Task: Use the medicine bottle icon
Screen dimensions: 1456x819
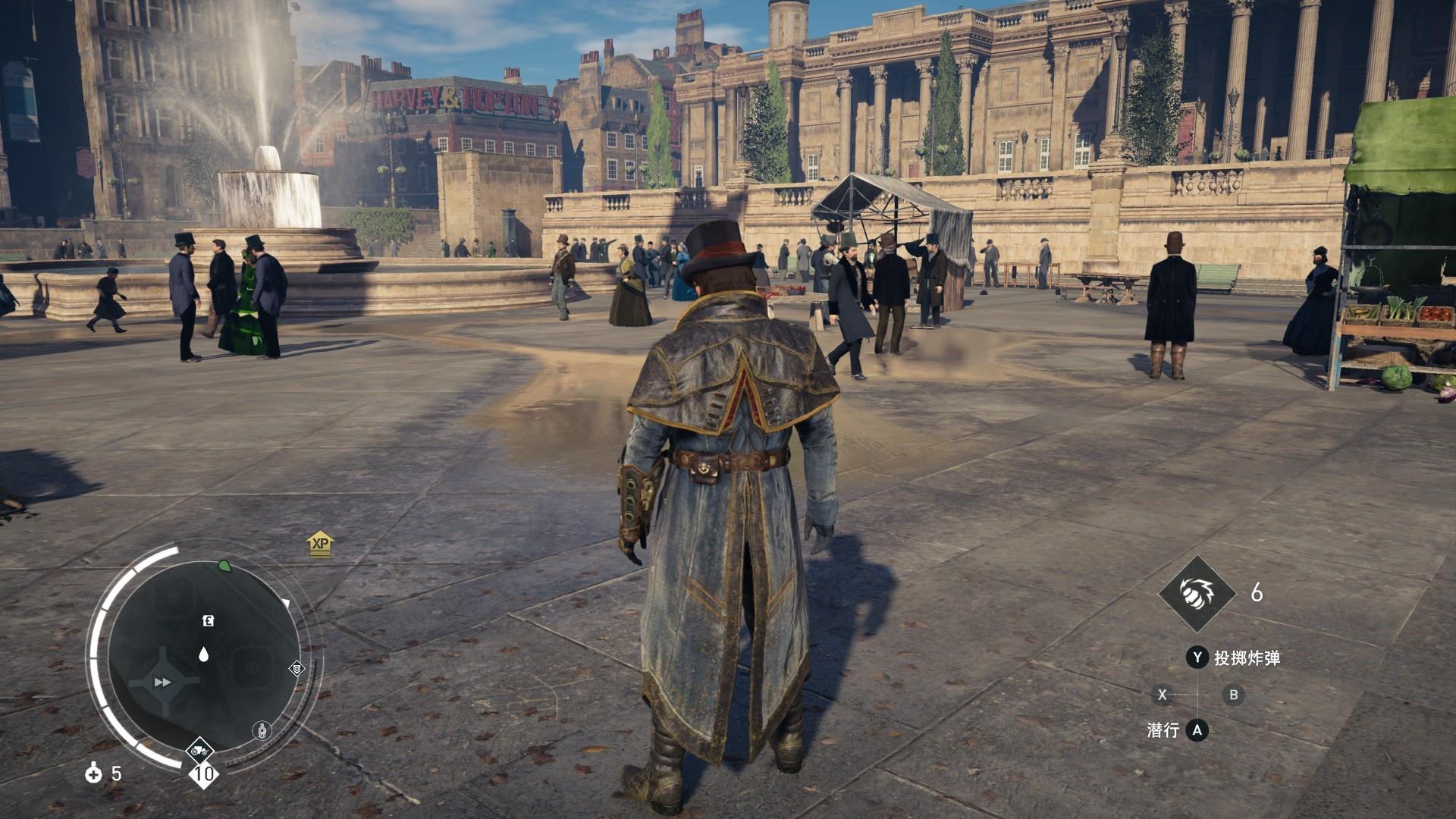Action: pos(94,773)
